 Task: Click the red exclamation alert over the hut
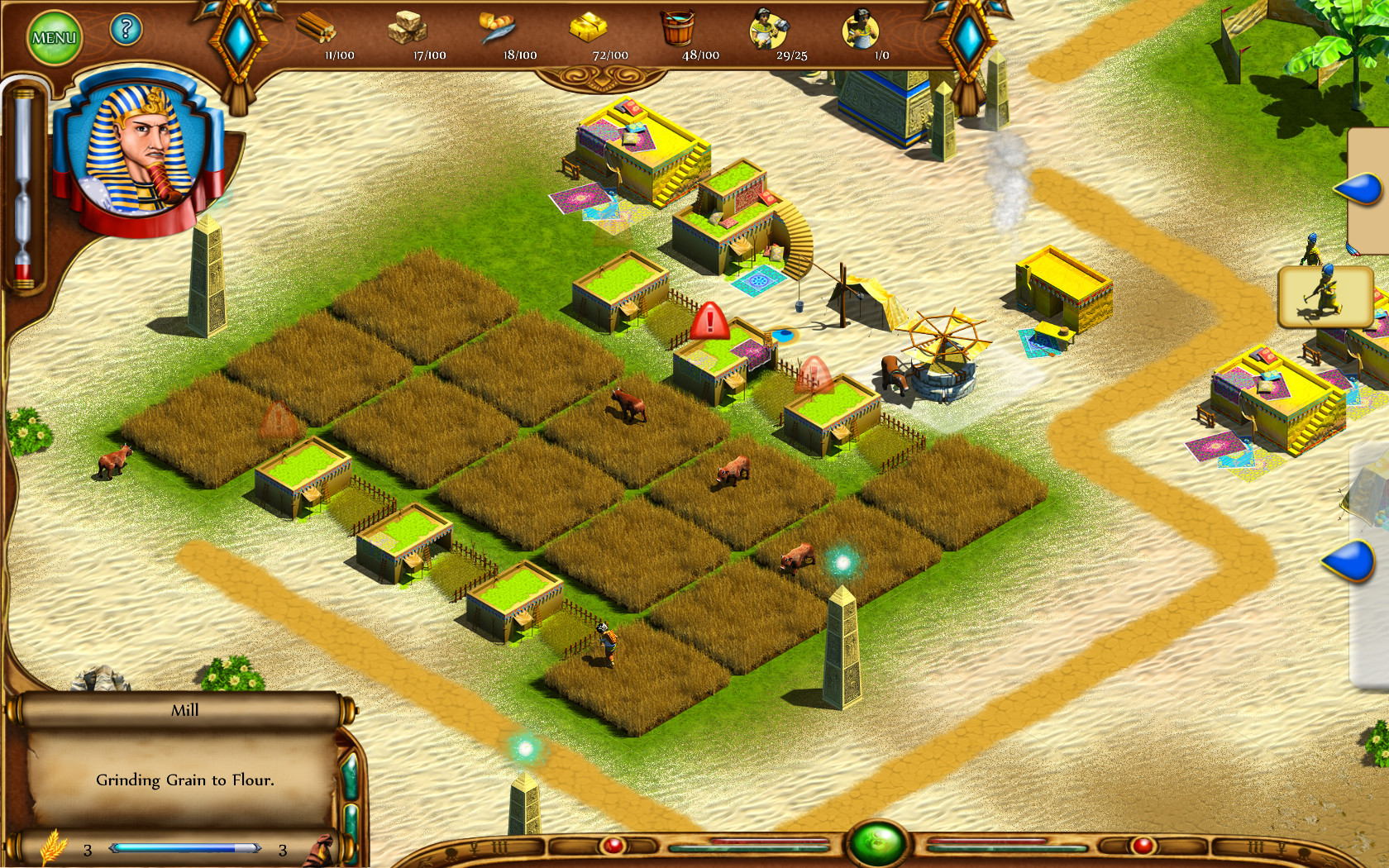point(709,322)
